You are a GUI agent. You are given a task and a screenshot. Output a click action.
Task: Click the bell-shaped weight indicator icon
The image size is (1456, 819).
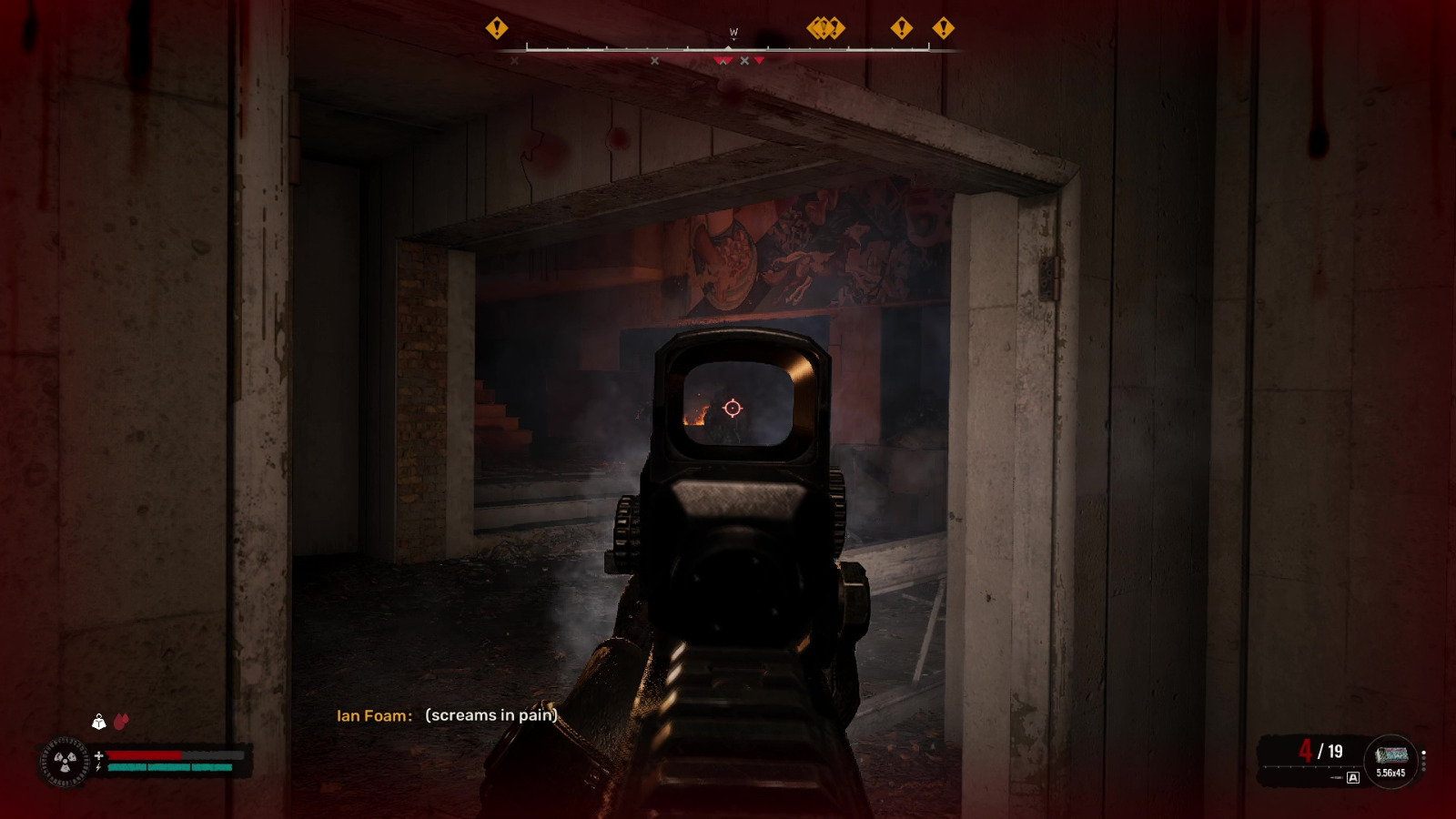pos(99,723)
